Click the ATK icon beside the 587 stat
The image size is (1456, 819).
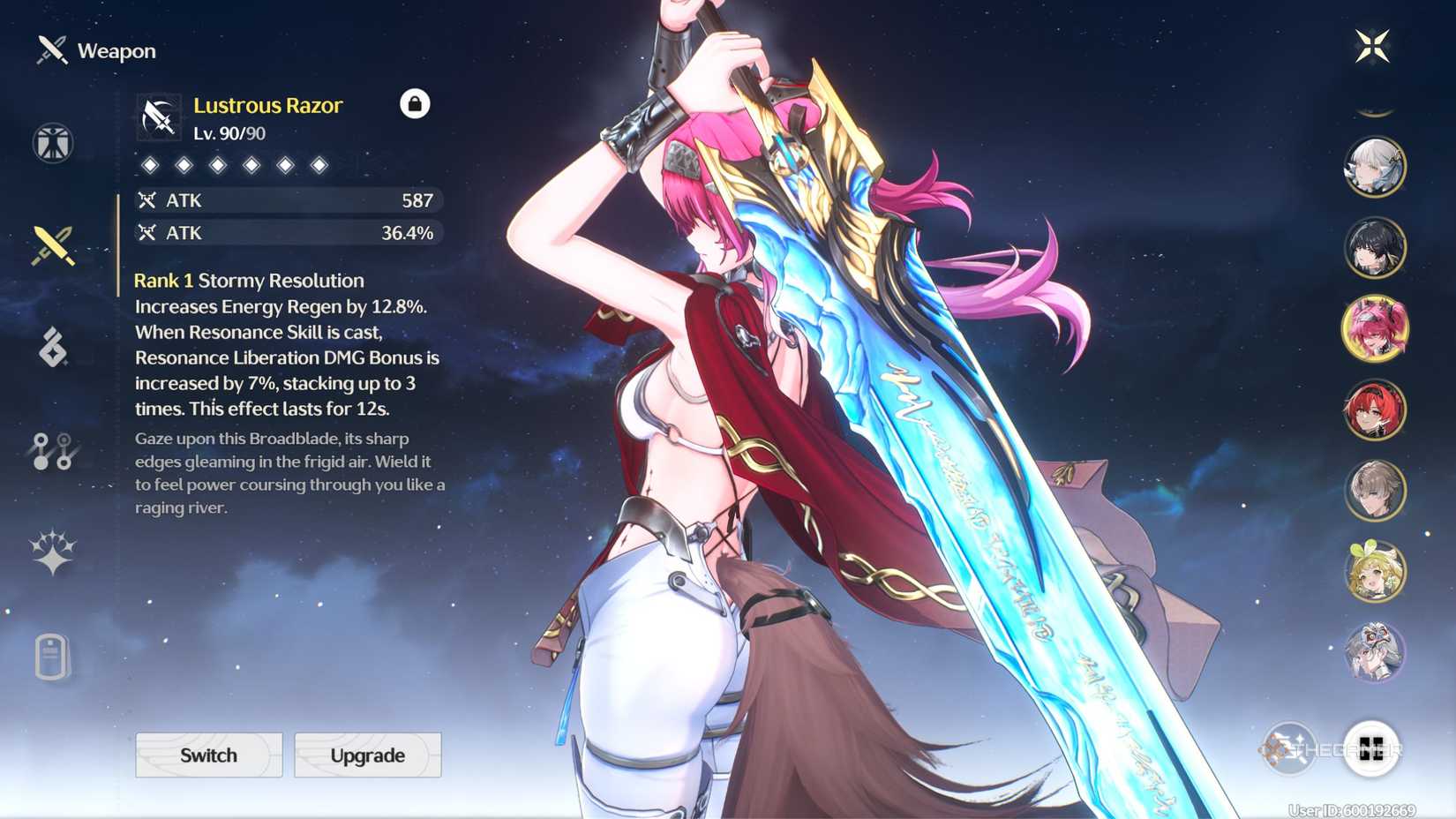click(147, 200)
